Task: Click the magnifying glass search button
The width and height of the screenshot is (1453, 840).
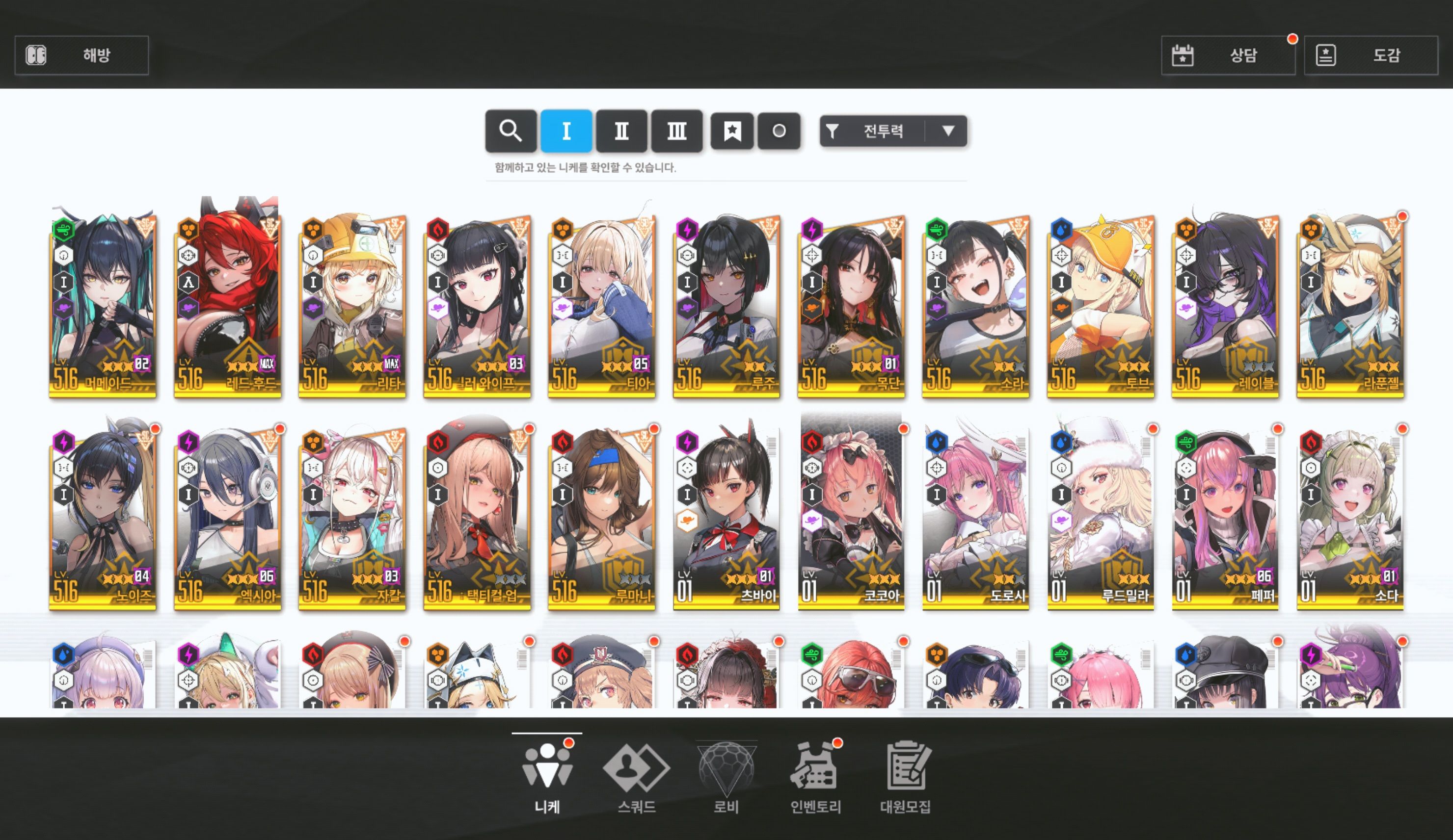Action: [x=511, y=131]
